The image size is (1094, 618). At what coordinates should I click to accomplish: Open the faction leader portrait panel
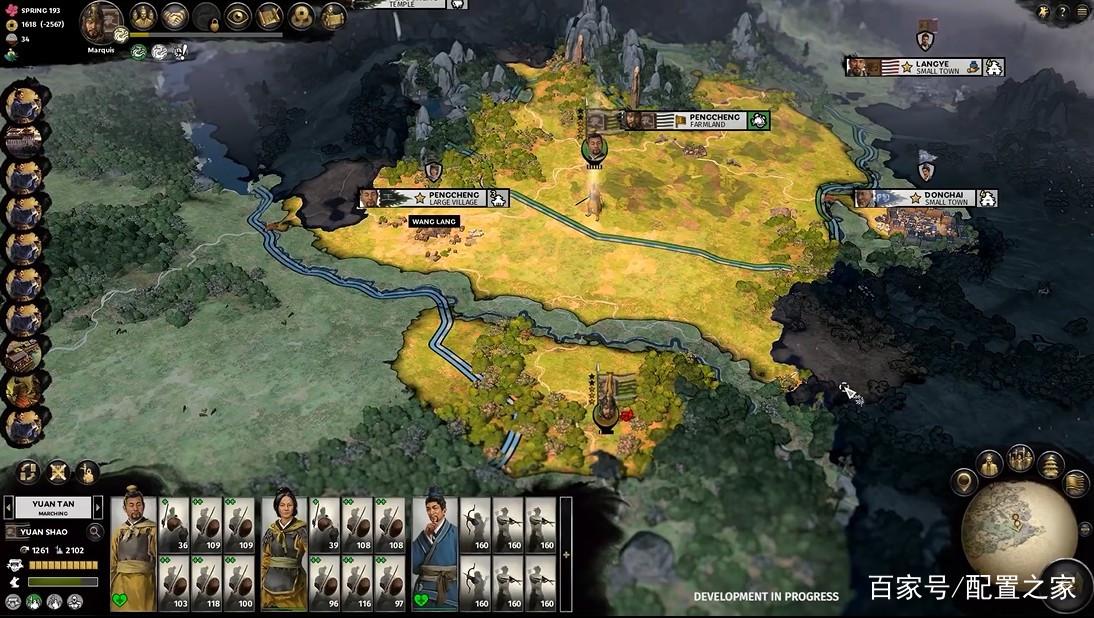point(101,21)
